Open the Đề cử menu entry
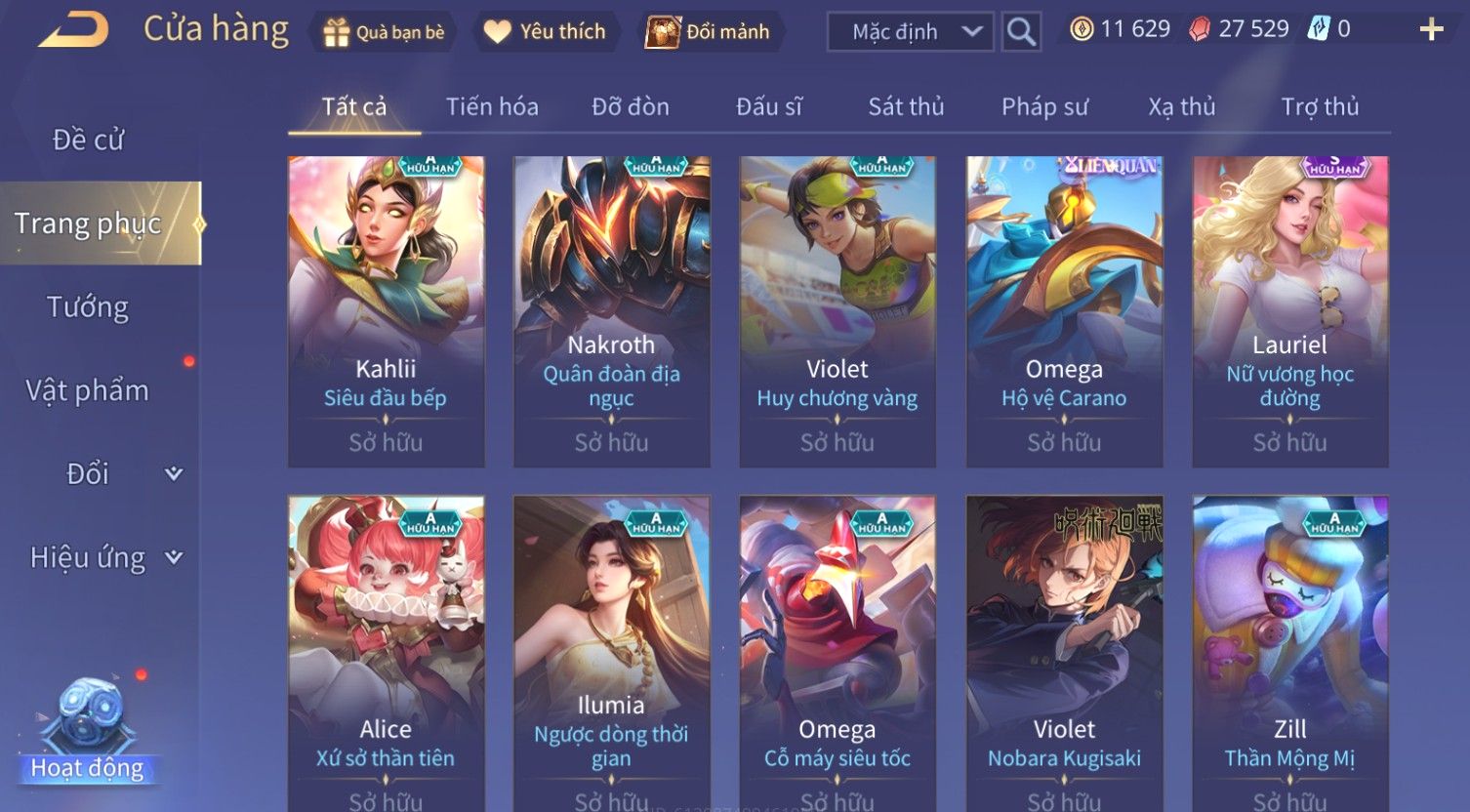 coord(88,141)
